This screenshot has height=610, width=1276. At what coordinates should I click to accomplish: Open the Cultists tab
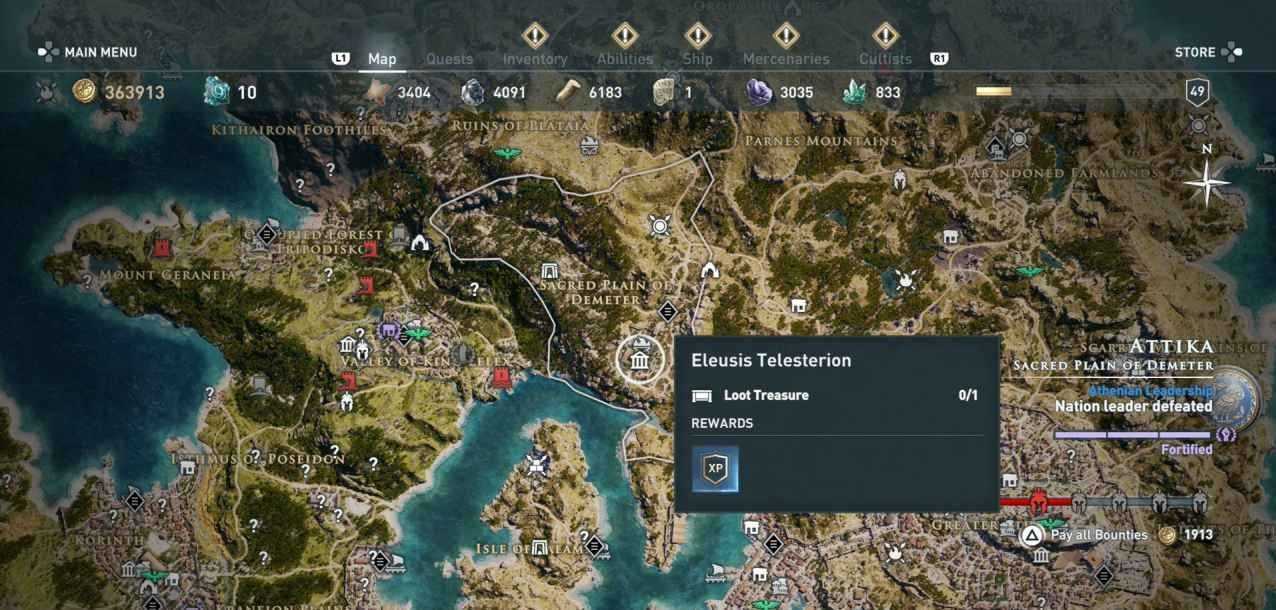coord(885,59)
